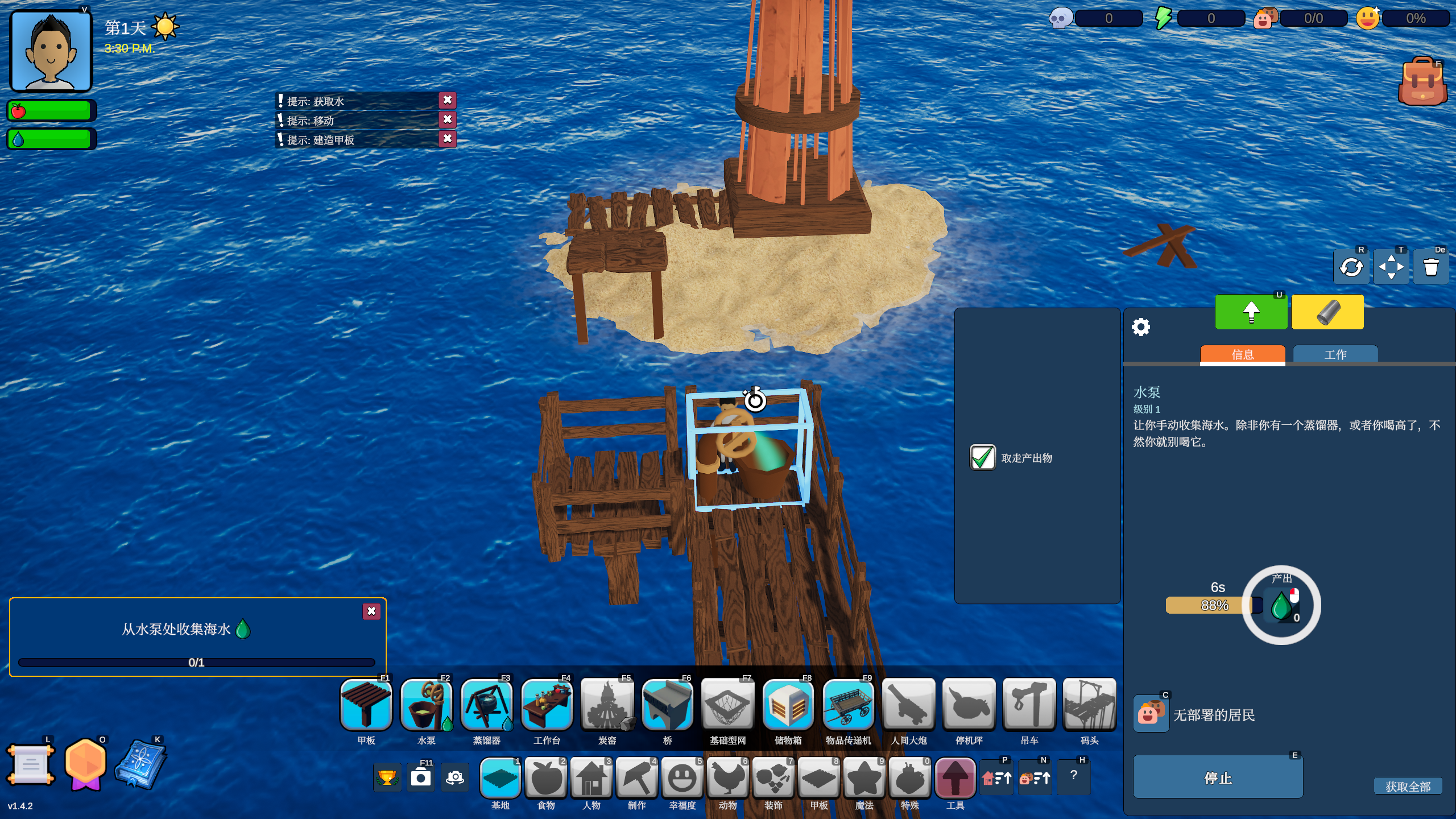
Task: Switch to the 基地 category
Action: click(x=500, y=778)
